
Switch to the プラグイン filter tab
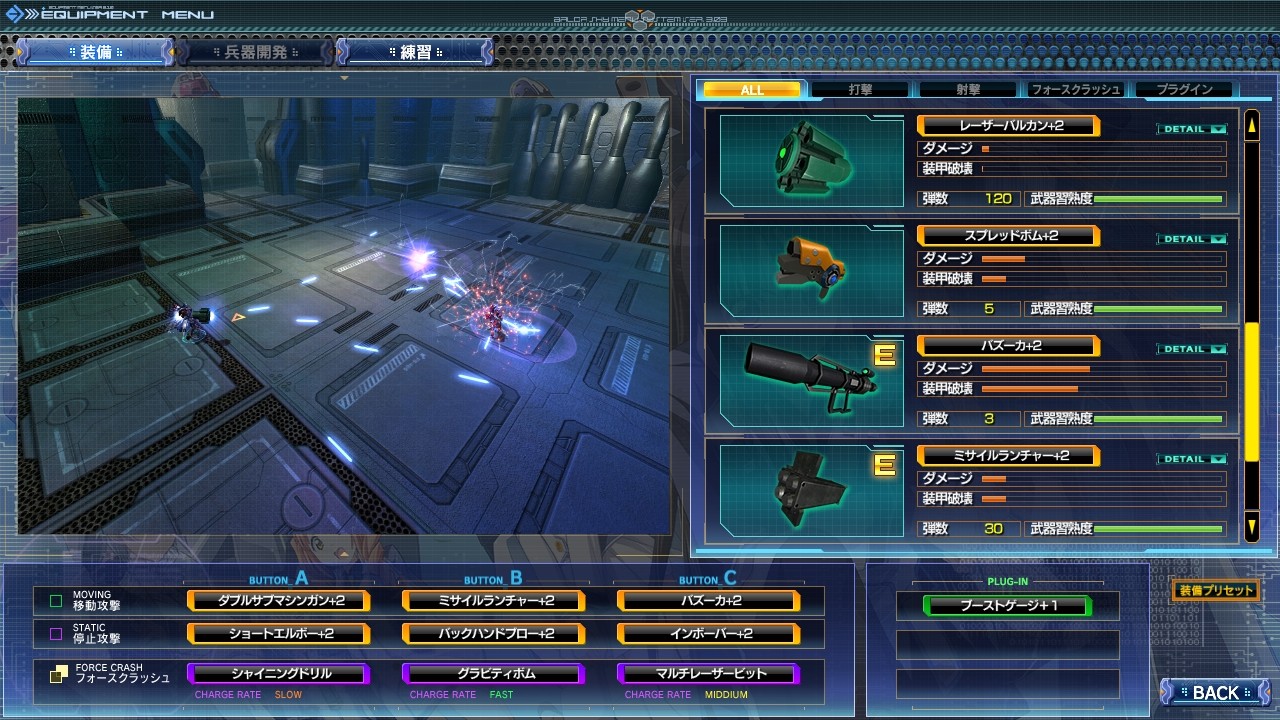coord(1184,89)
